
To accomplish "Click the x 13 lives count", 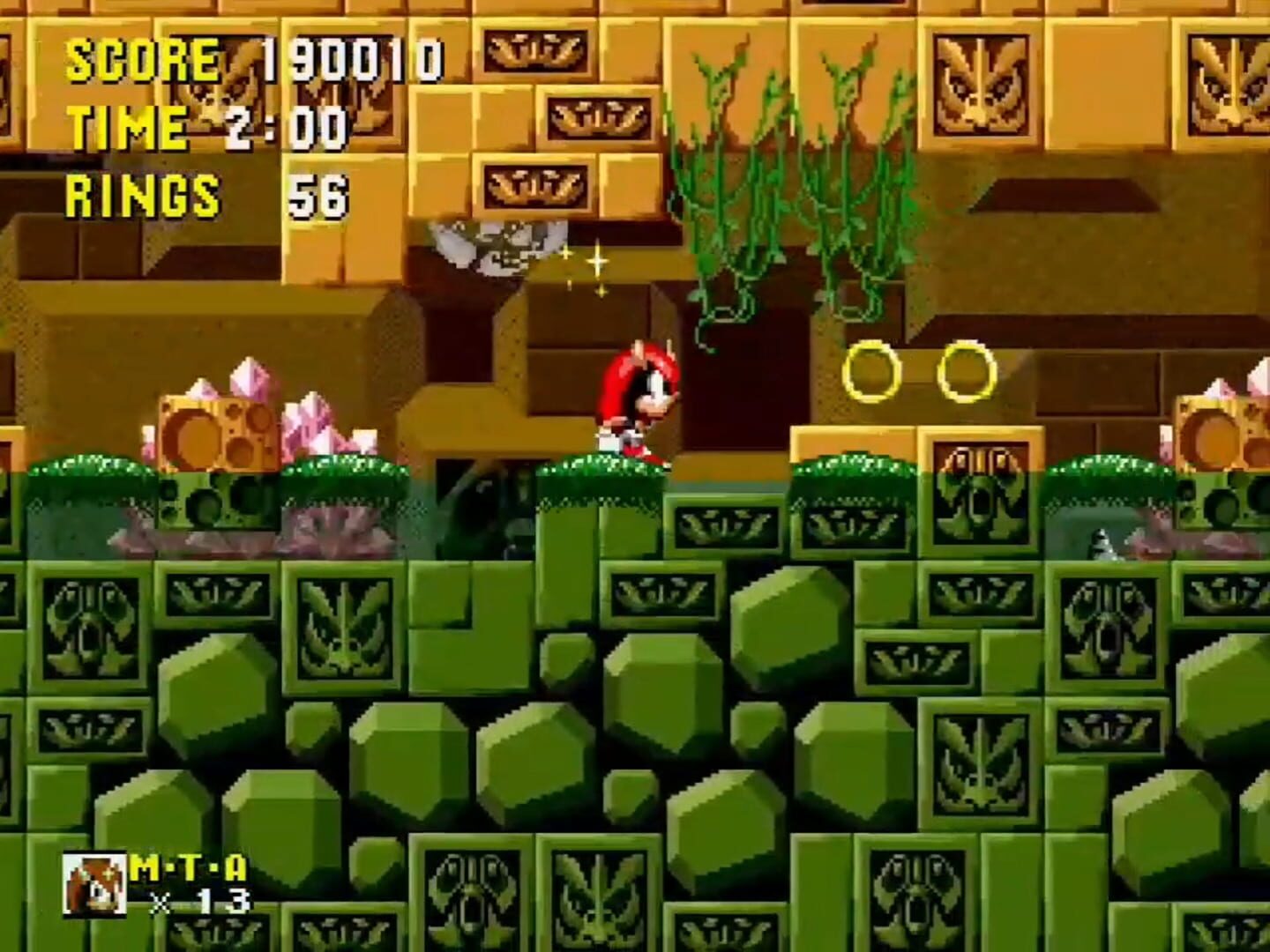I will point(196,901).
